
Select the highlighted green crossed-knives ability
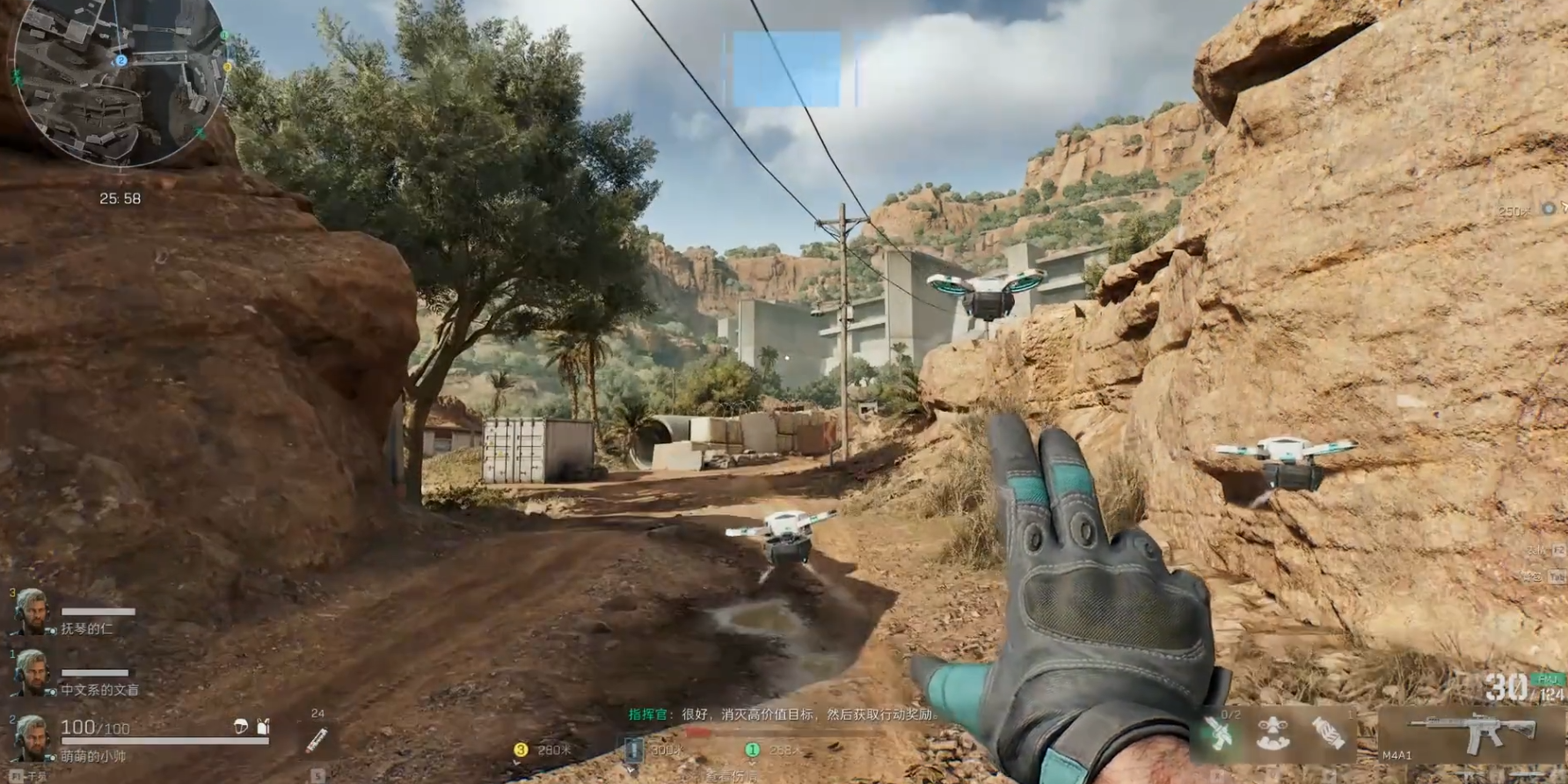point(1218,735)
